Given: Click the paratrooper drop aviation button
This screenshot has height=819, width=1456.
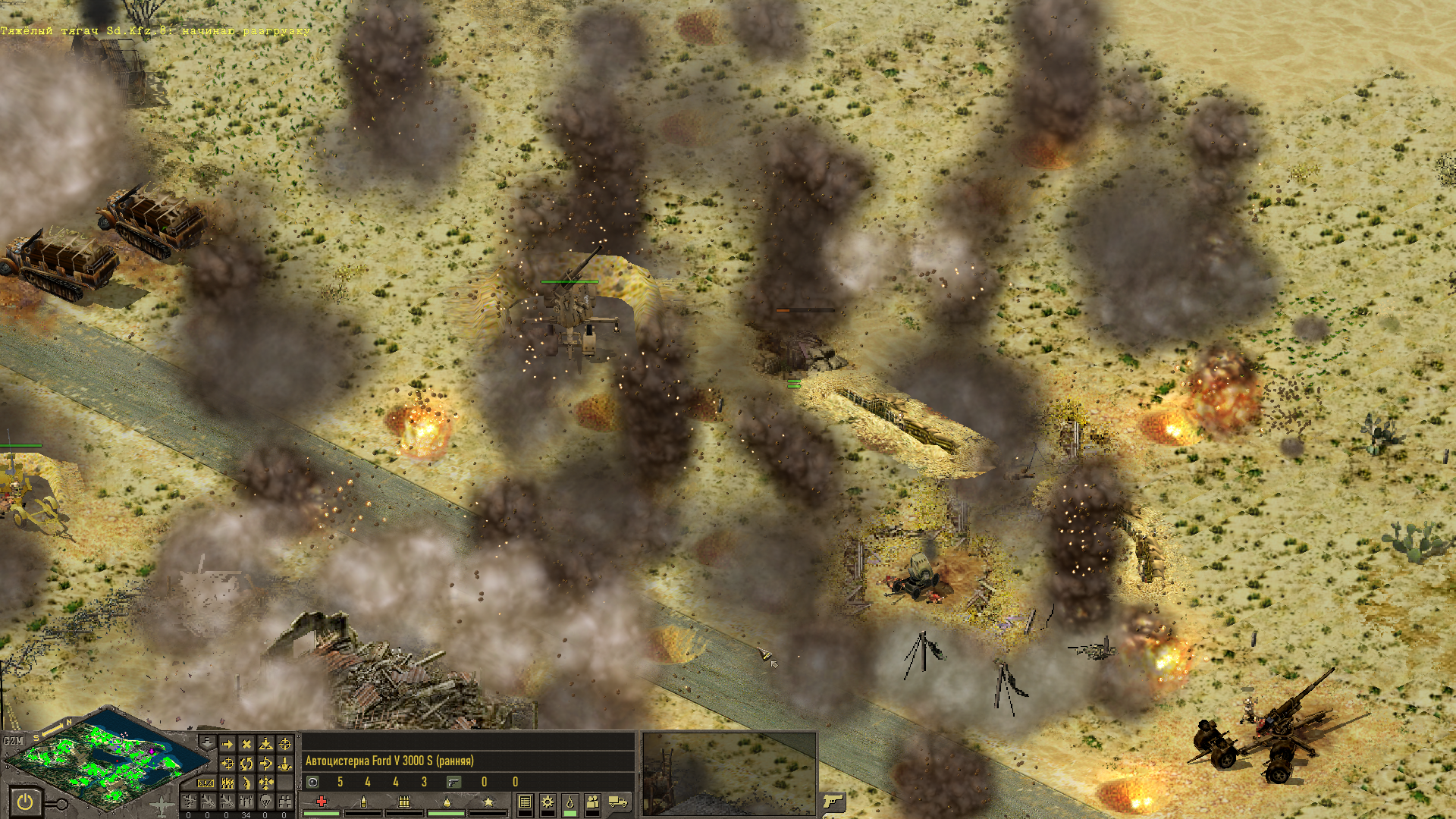Looking at the screenshot, I should tap(265, 802).
